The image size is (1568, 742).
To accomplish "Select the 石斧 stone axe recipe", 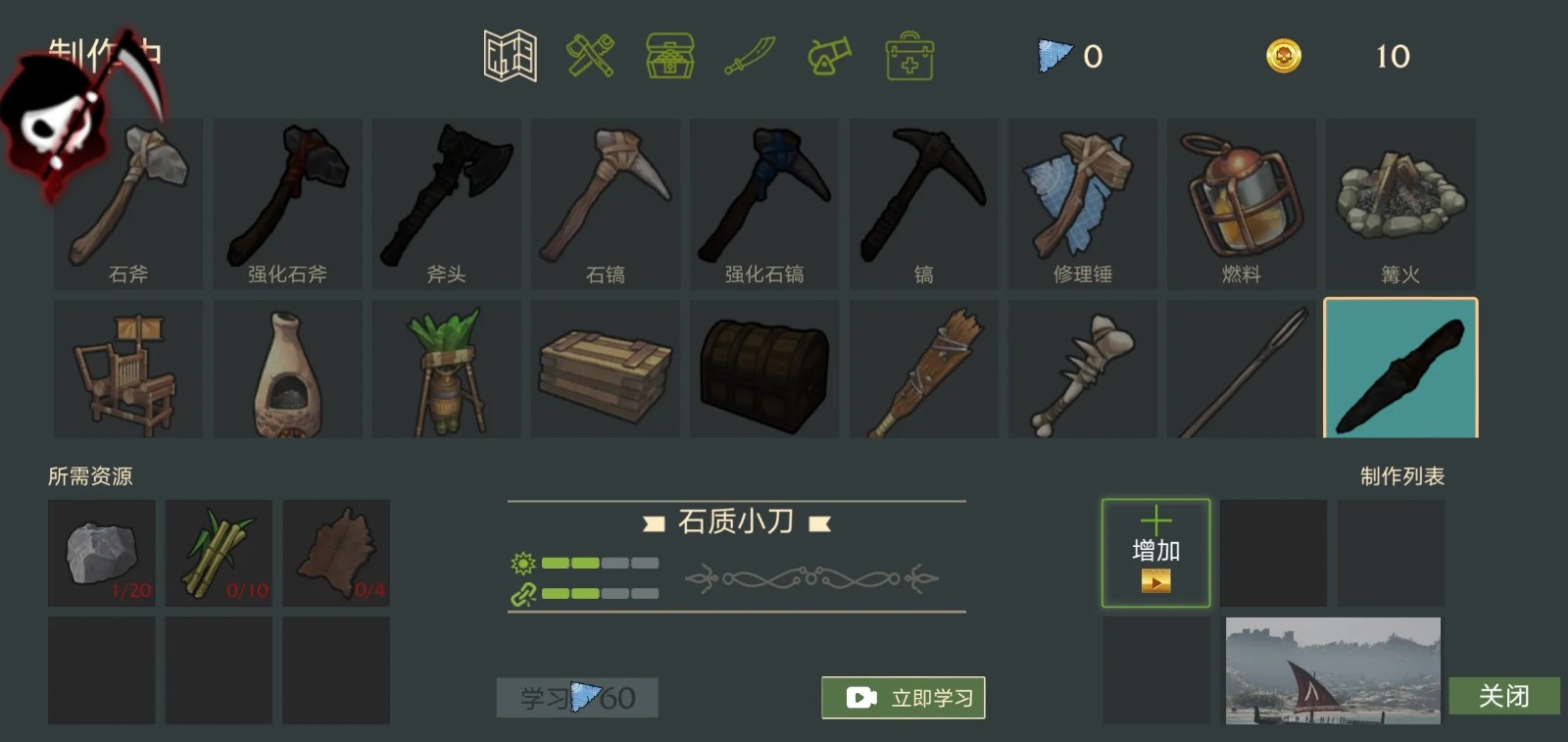I will tap(128, 203).
